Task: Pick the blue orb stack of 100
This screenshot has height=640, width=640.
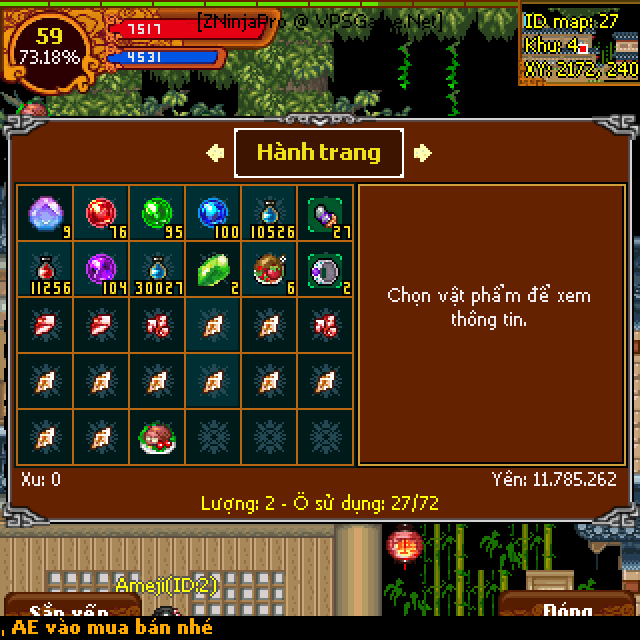Action: coord(213,214)
